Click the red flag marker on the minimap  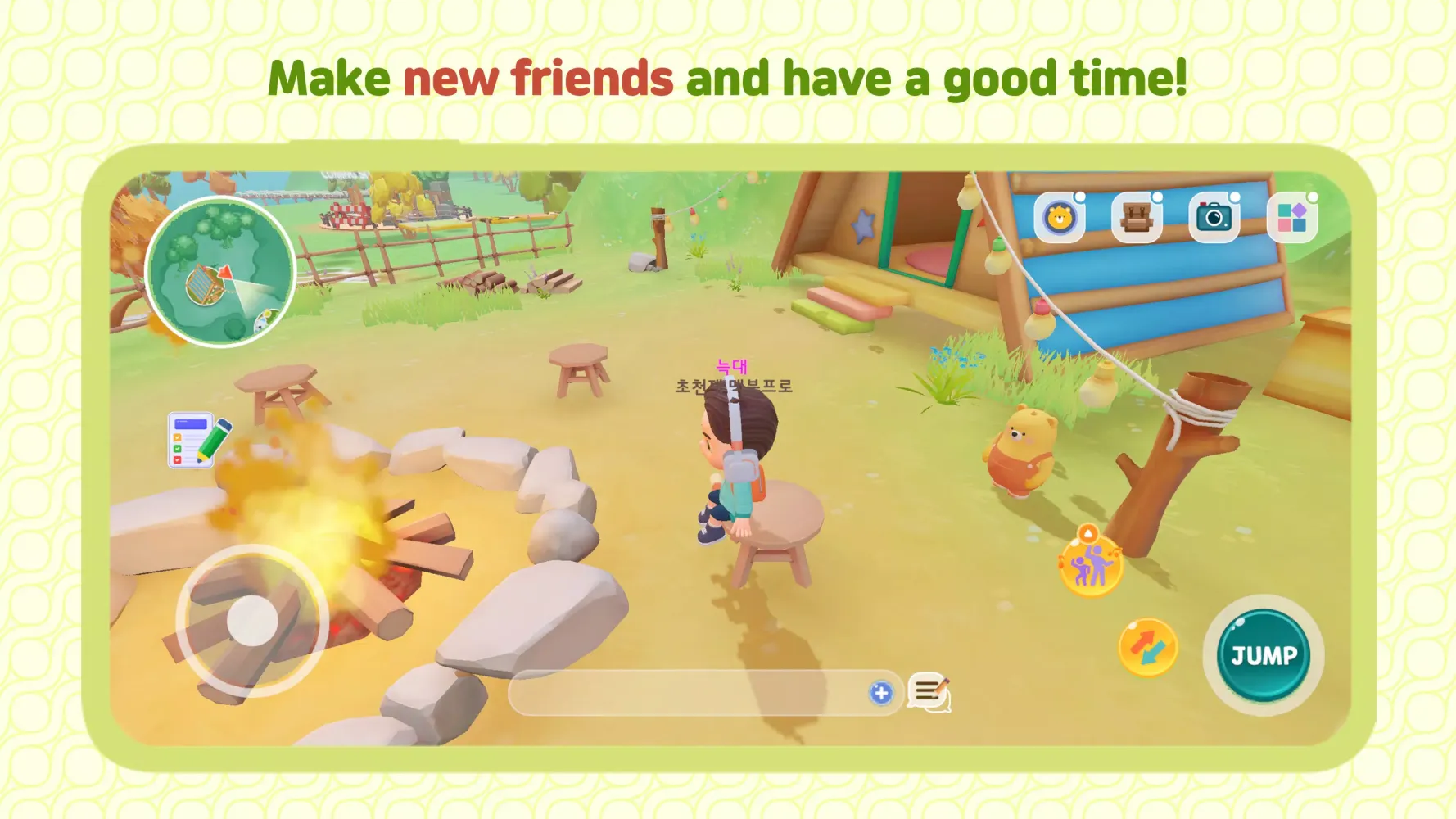pos(226,274)
